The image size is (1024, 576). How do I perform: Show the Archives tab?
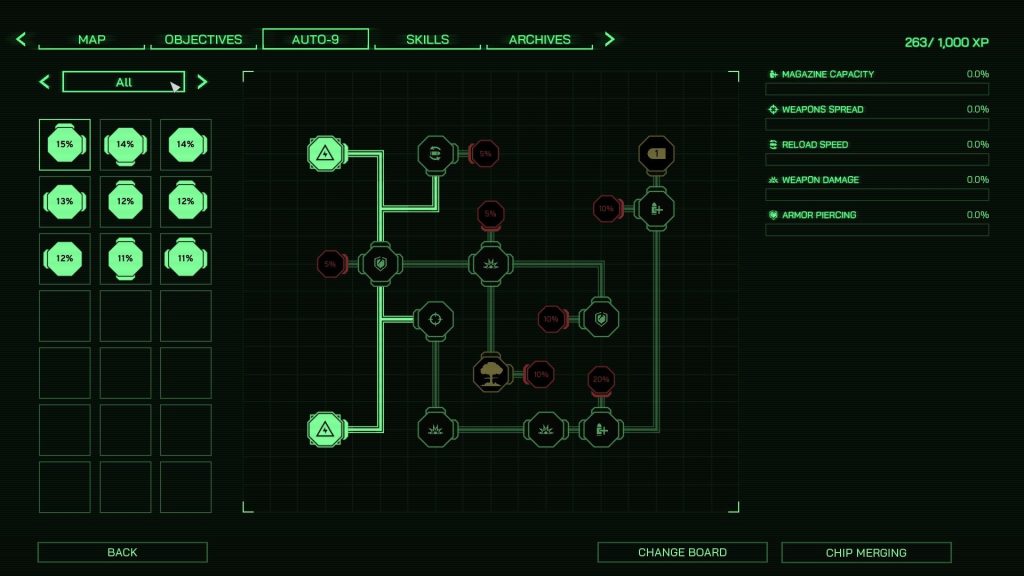[x=539, y=40]
